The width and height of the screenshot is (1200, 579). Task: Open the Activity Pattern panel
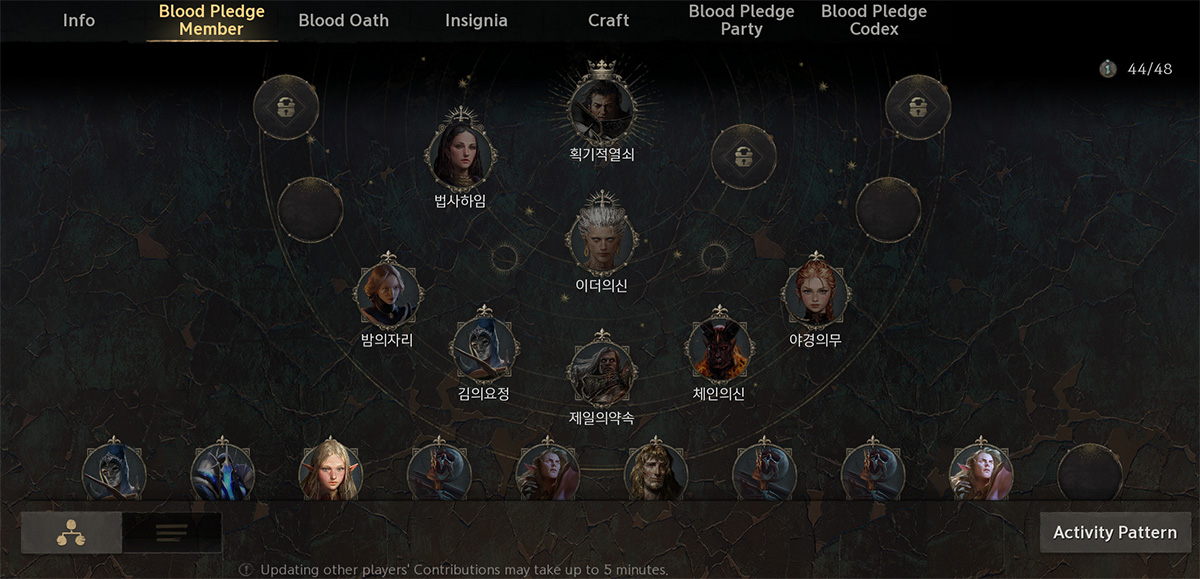click(1115, 532)
